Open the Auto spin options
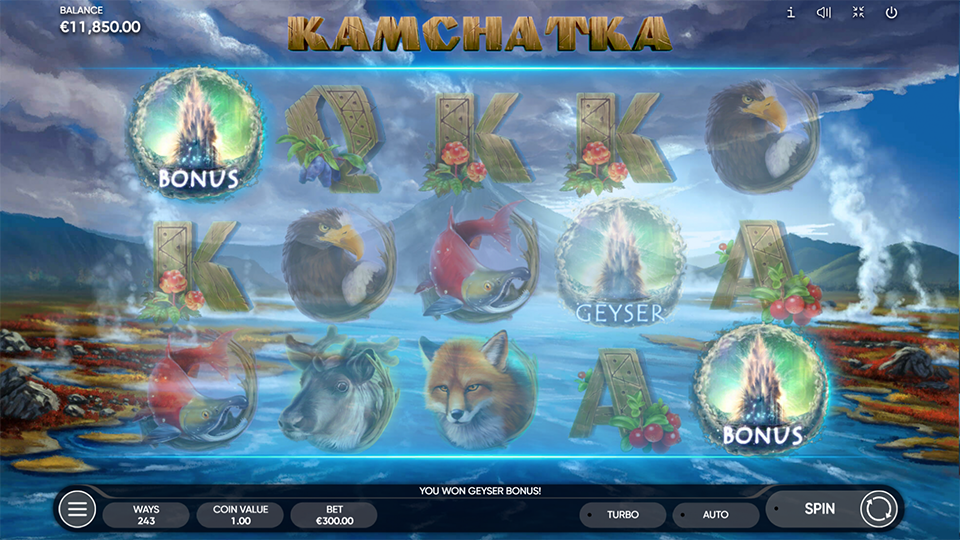 (716, 515)
